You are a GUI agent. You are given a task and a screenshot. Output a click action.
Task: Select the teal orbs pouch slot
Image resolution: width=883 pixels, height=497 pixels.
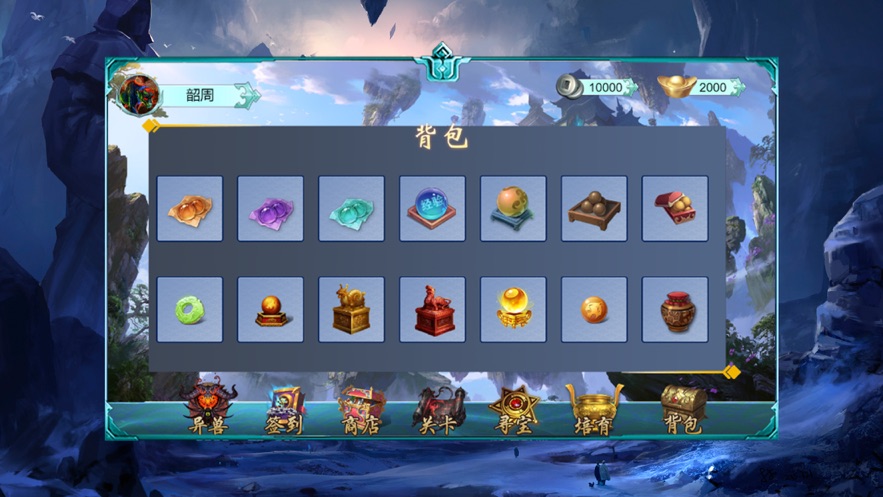(x=351, y=208)
